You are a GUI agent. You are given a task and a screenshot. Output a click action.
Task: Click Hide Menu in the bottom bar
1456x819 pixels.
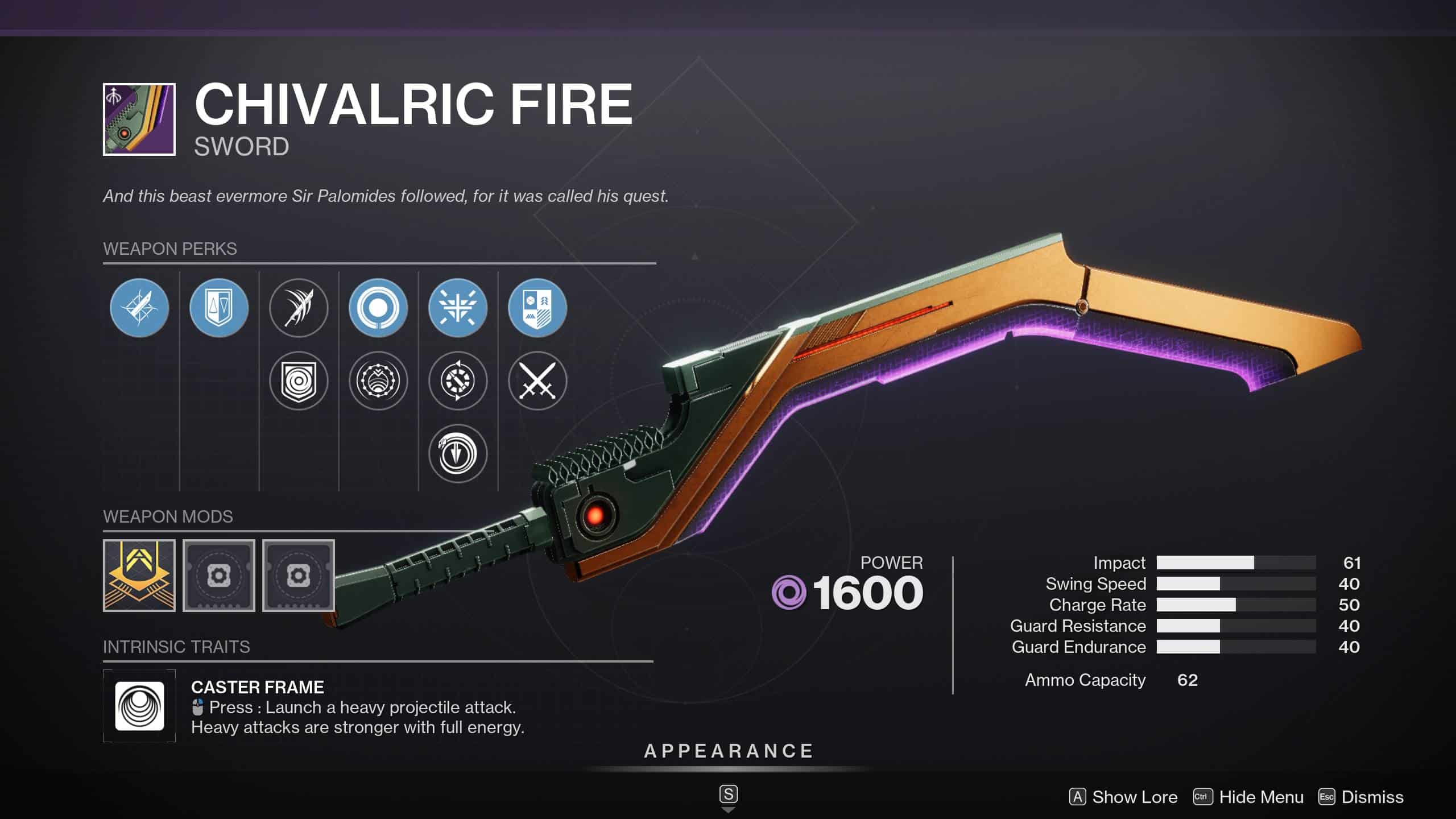coord(1260,797)
